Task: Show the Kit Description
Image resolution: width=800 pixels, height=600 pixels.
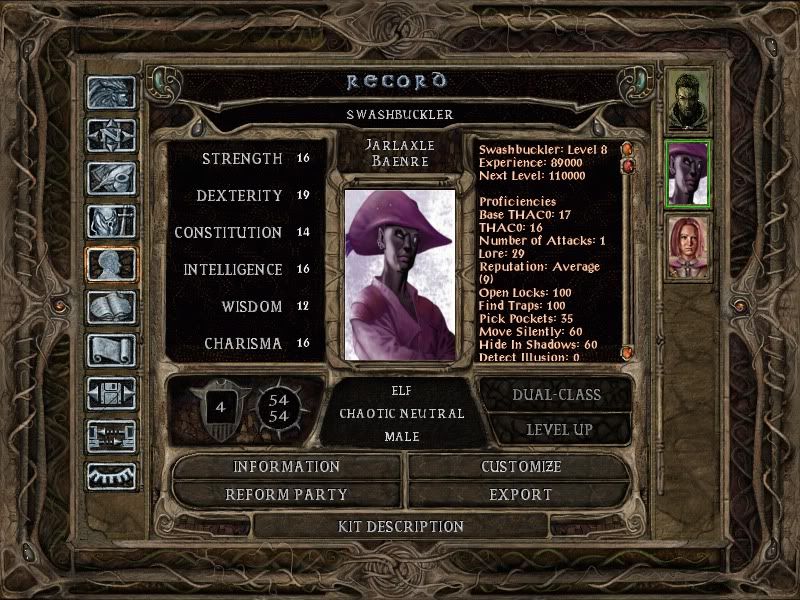Action: coord(400,526)
